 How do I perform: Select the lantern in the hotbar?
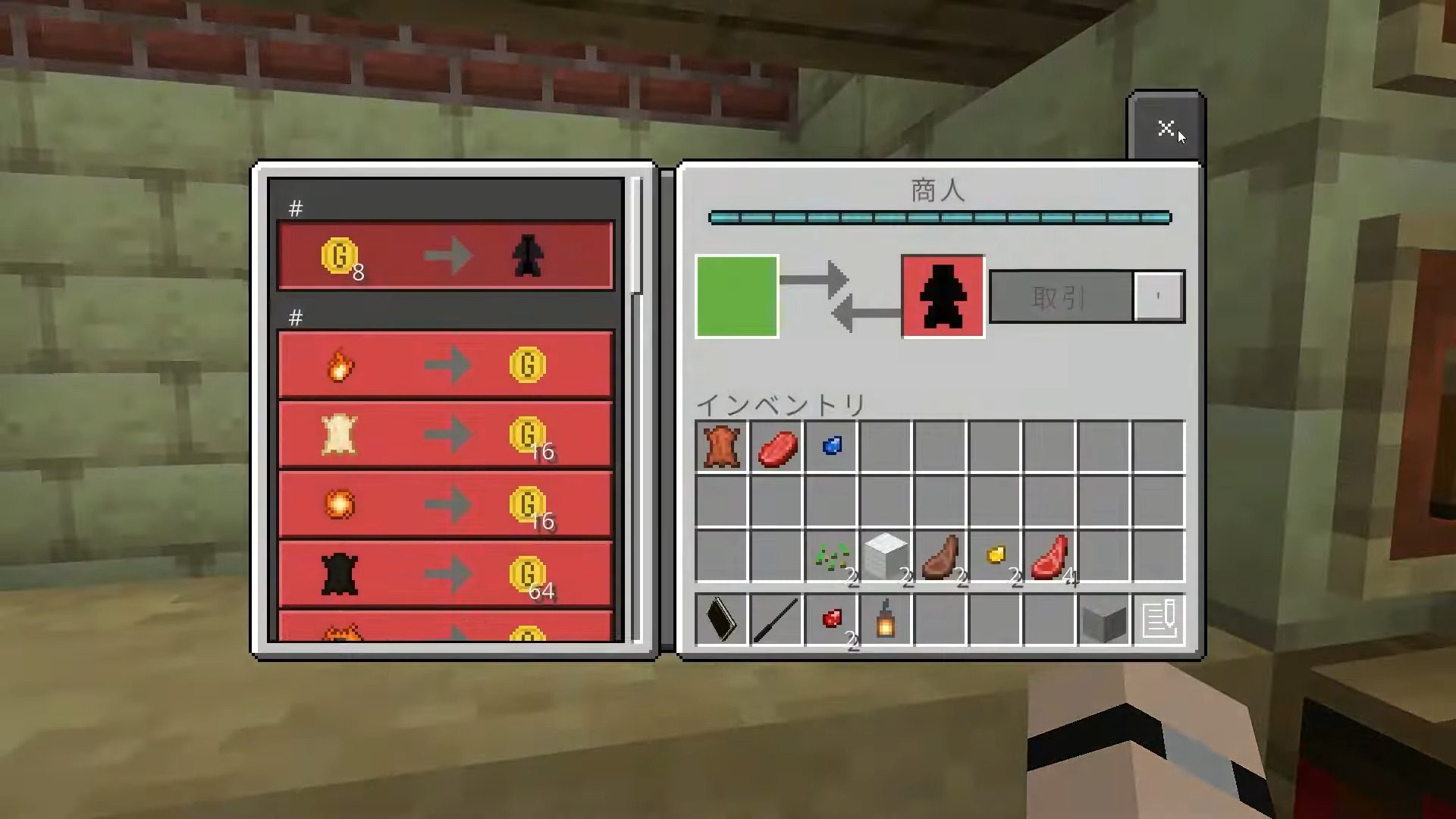[886, 620]
